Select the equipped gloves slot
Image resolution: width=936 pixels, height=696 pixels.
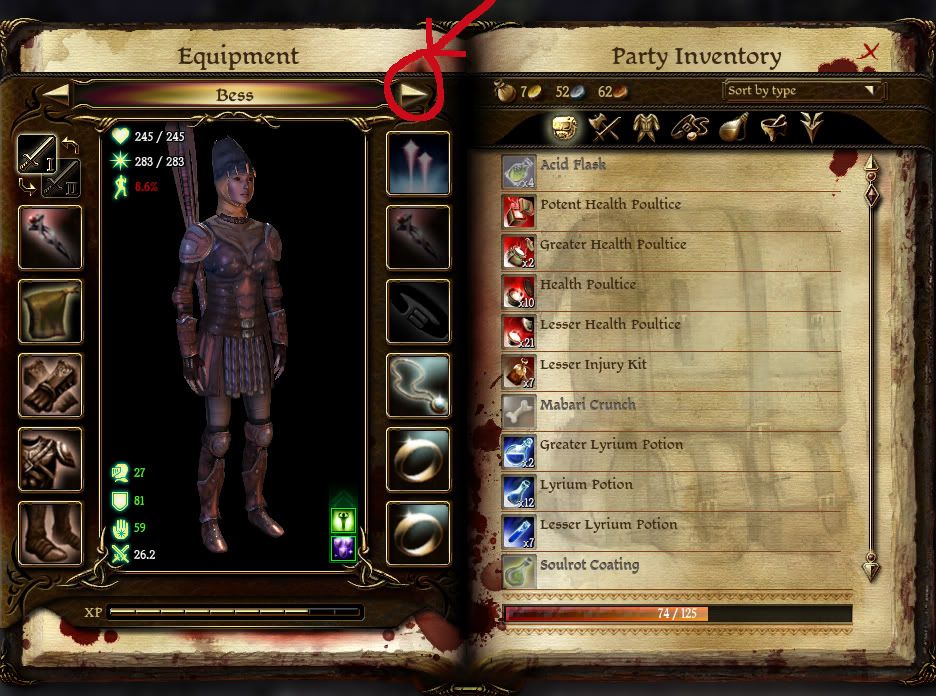[x=49, y=386]
